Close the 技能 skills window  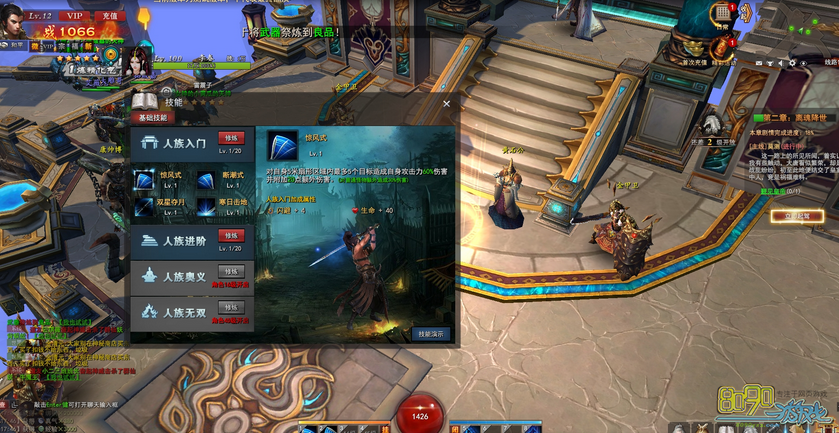click(x=446, y=102)
